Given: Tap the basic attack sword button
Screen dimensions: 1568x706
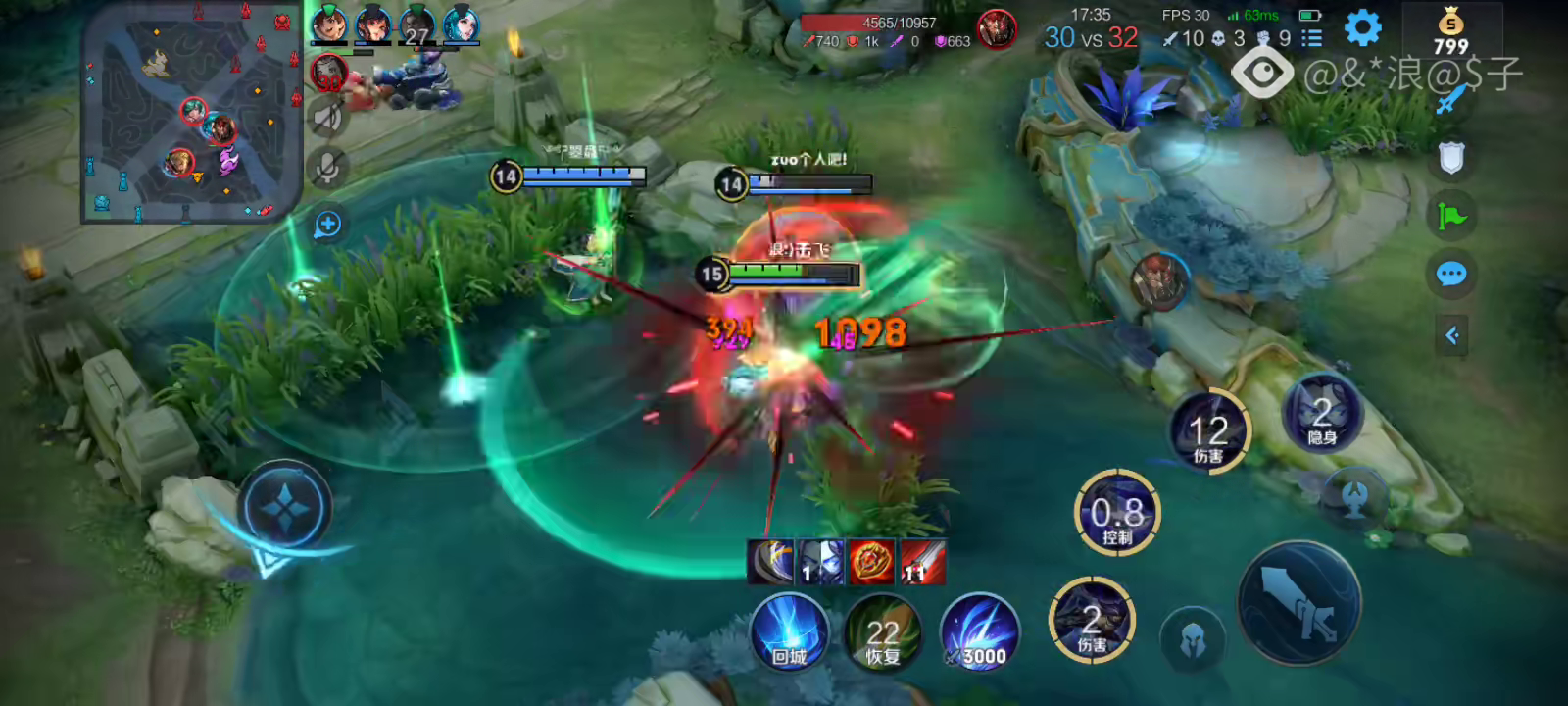Looking at the screenshot, I should click(1299, 602).
